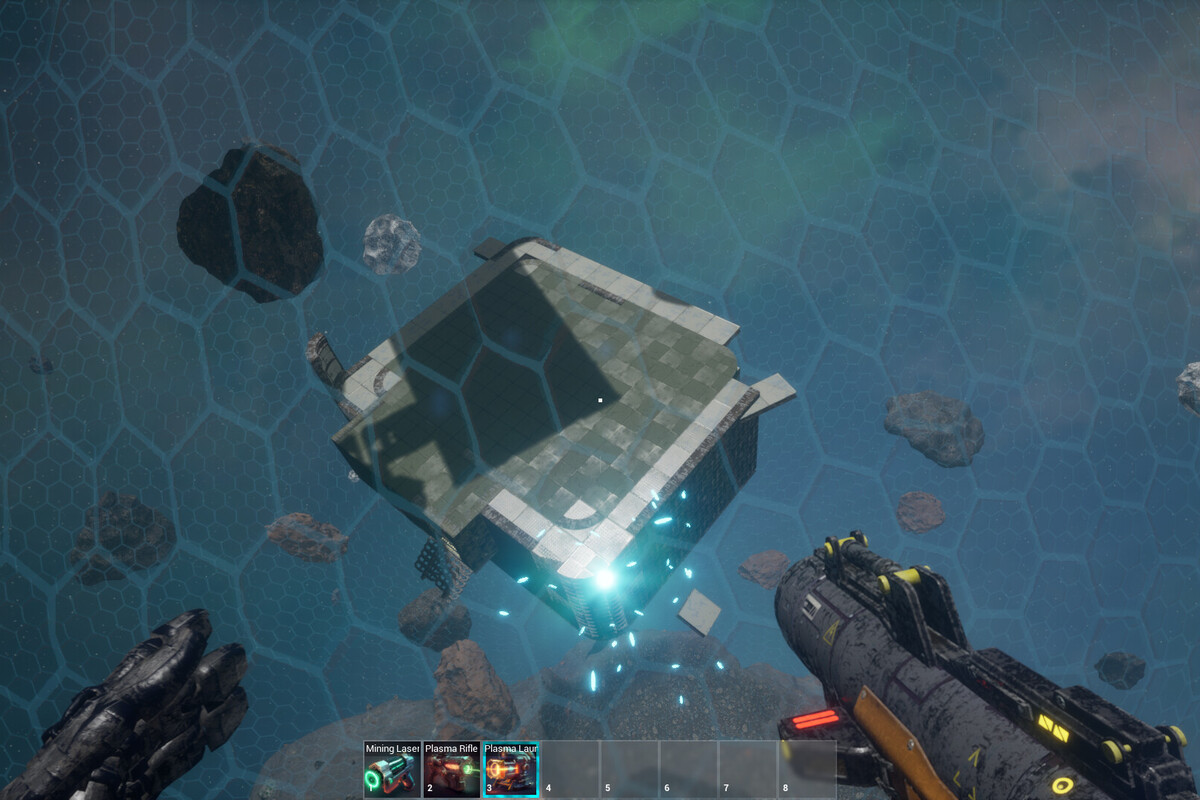Choose the highlighted Plasma Launcher slot

coord(510,769)
